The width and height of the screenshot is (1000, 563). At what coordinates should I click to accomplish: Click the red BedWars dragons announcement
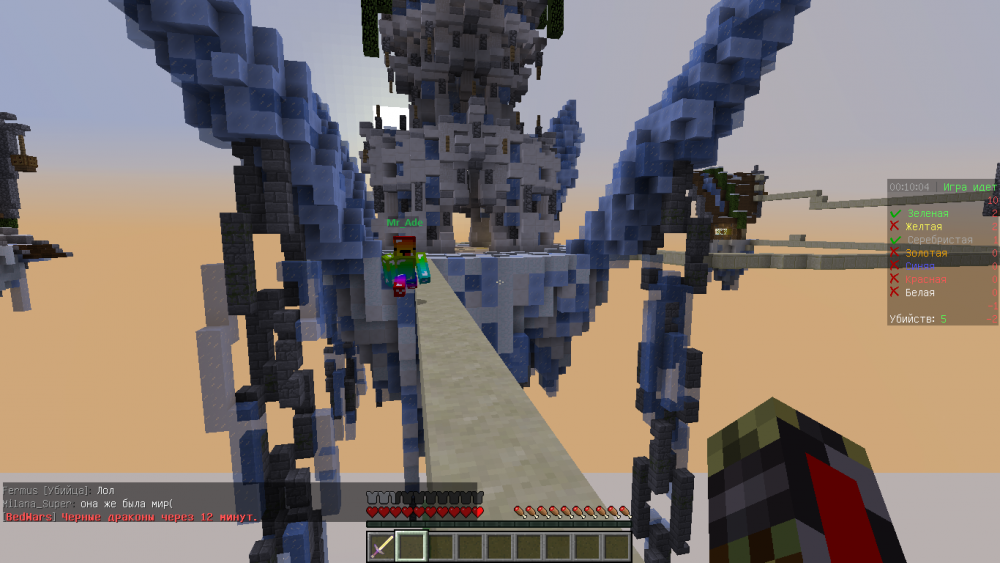click(x=130, y=516)
